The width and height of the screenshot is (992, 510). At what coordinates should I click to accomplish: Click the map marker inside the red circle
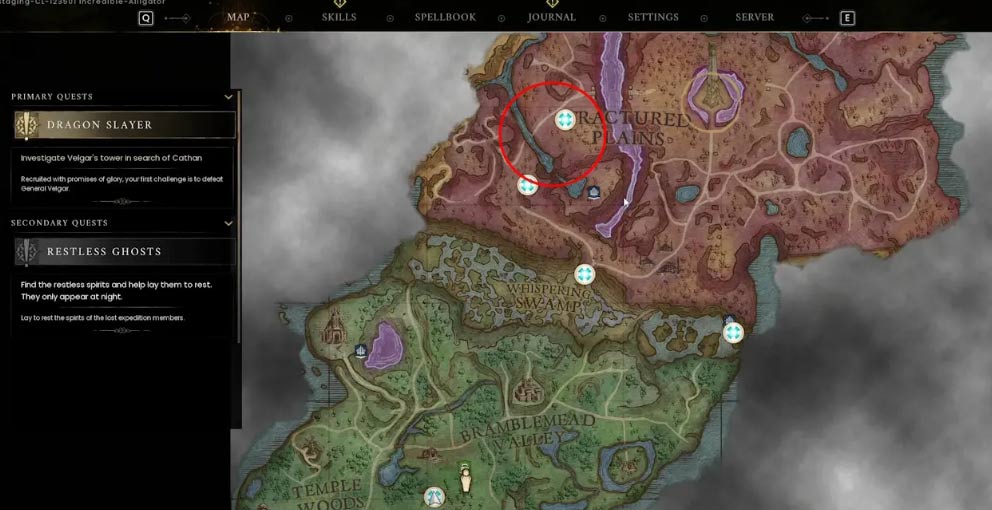[x=565, y=120]
